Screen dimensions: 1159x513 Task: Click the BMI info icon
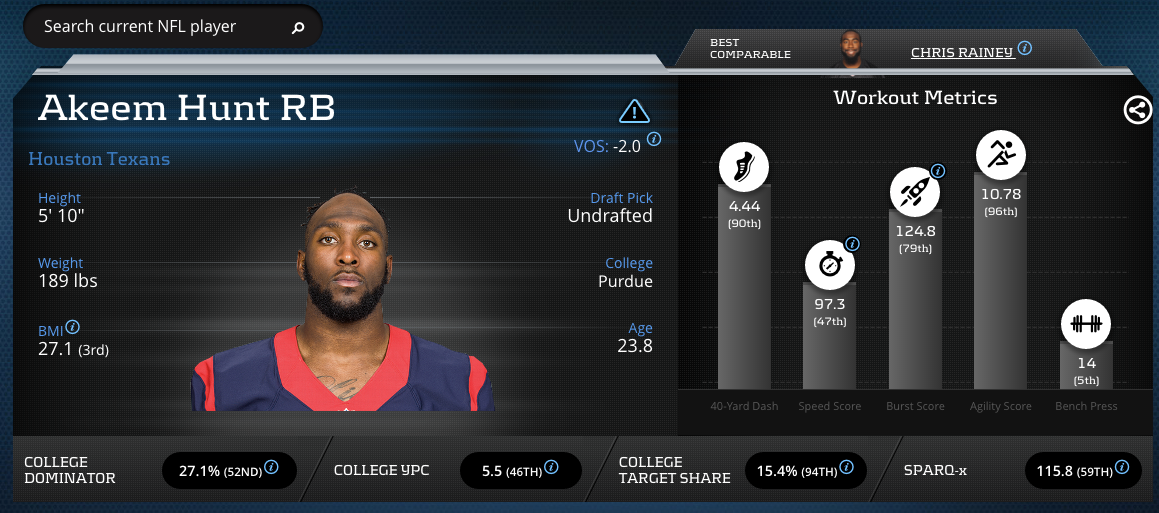[x=73, y=327]
